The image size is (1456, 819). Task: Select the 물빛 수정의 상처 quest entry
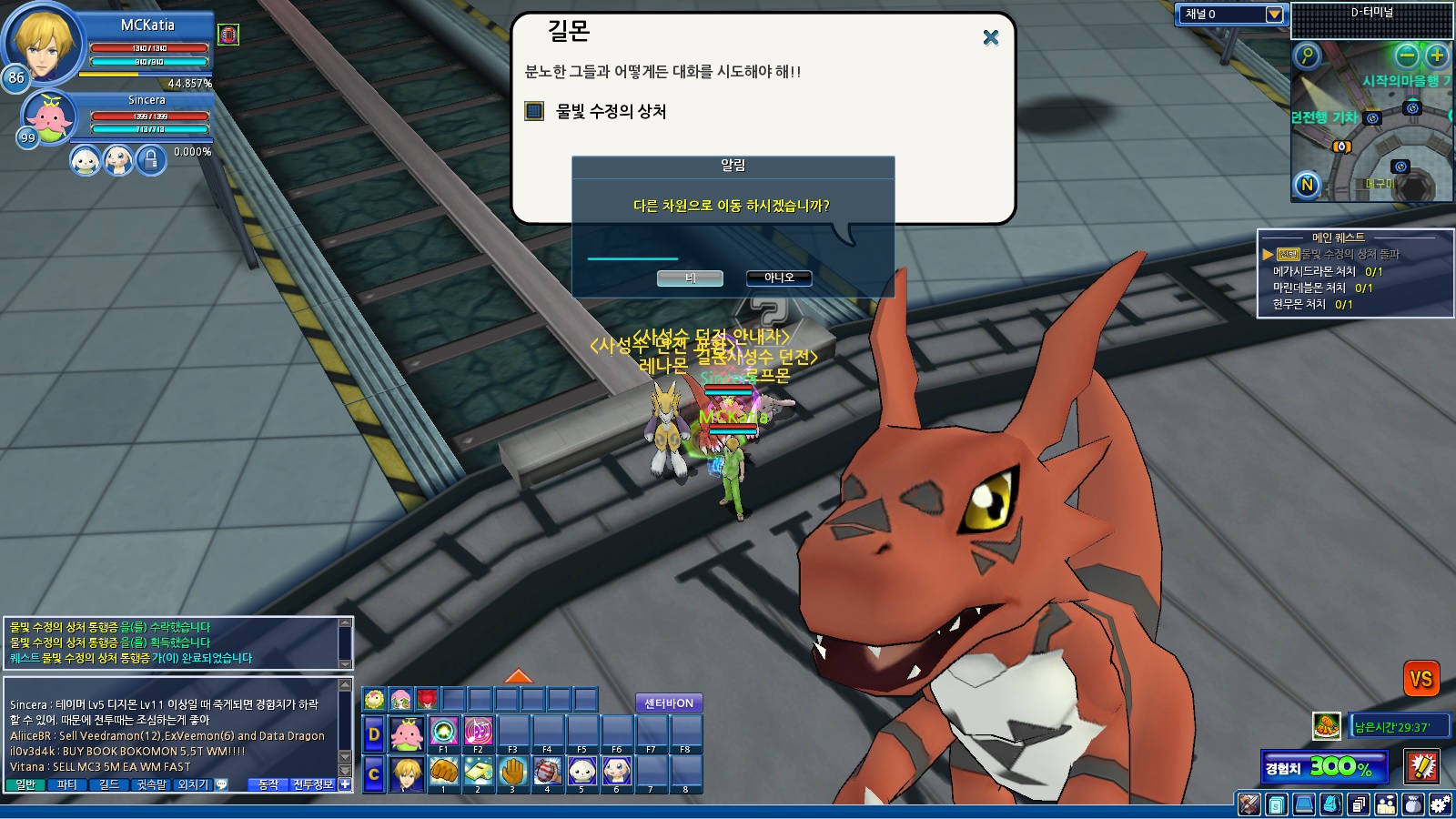click(x=611, y=112)
